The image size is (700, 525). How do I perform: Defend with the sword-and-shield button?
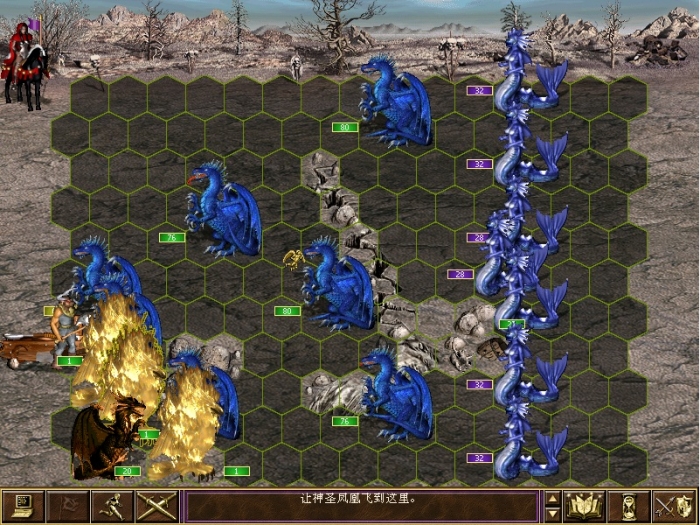pyautogui.click(x=672, y=506)
